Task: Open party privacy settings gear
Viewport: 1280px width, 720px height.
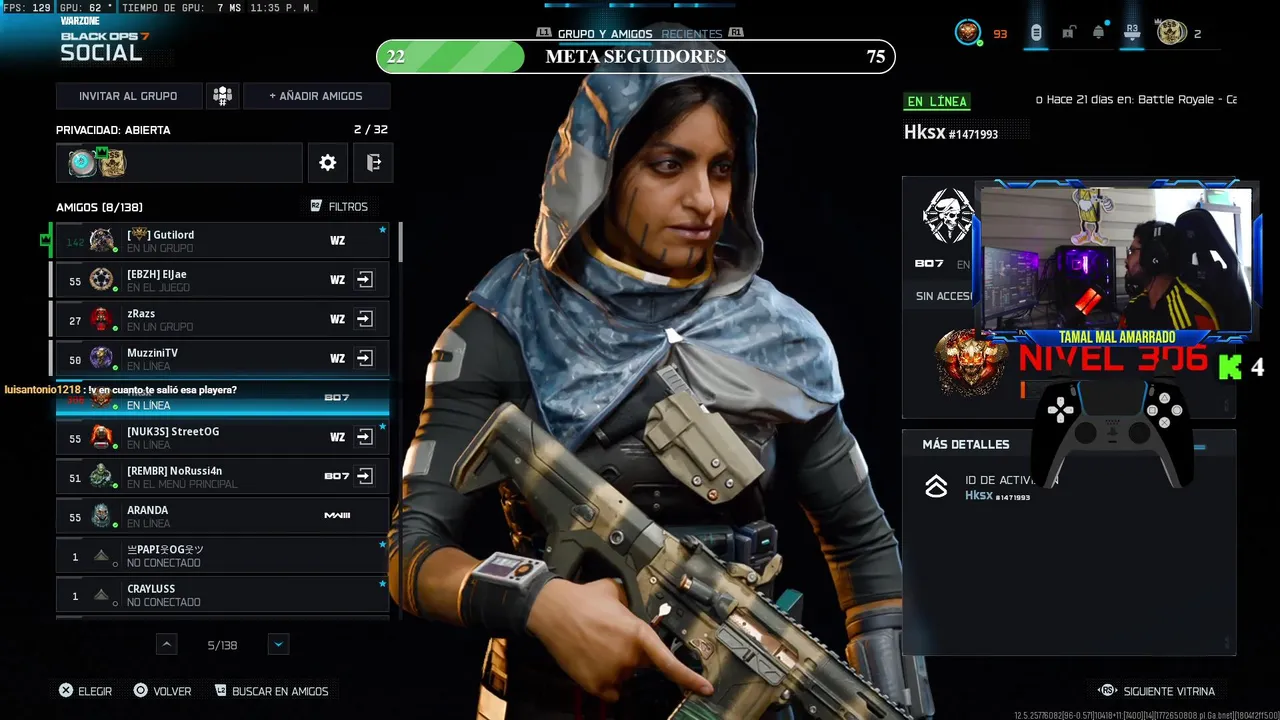Action: coord(328,163)
